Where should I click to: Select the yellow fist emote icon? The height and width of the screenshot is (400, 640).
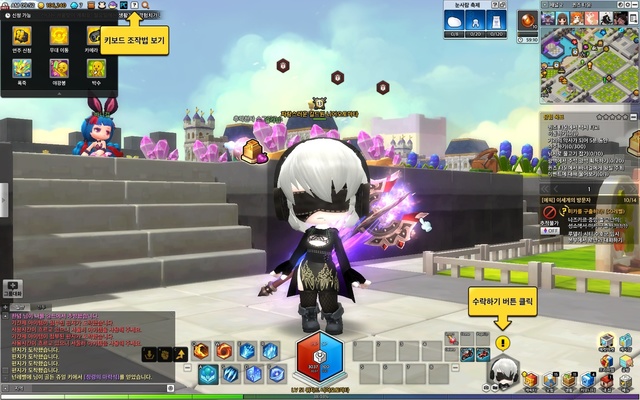point(22,36)
